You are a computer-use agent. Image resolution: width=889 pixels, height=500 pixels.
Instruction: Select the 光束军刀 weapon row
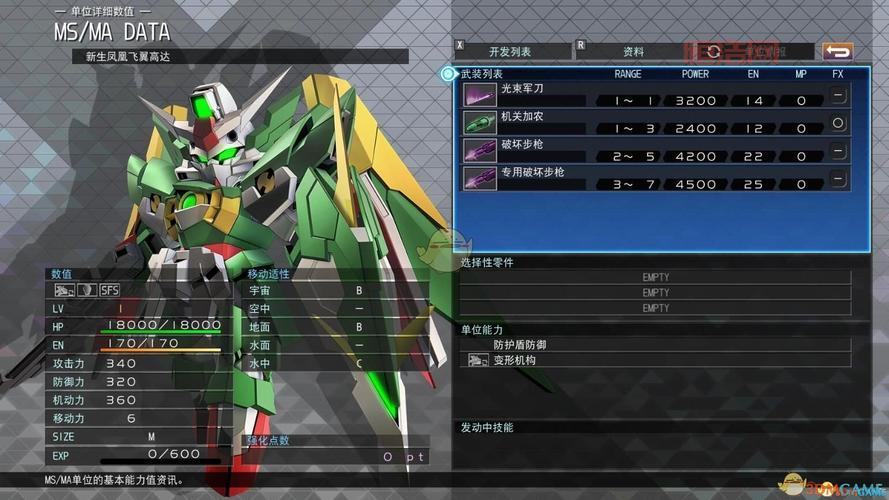655,95
